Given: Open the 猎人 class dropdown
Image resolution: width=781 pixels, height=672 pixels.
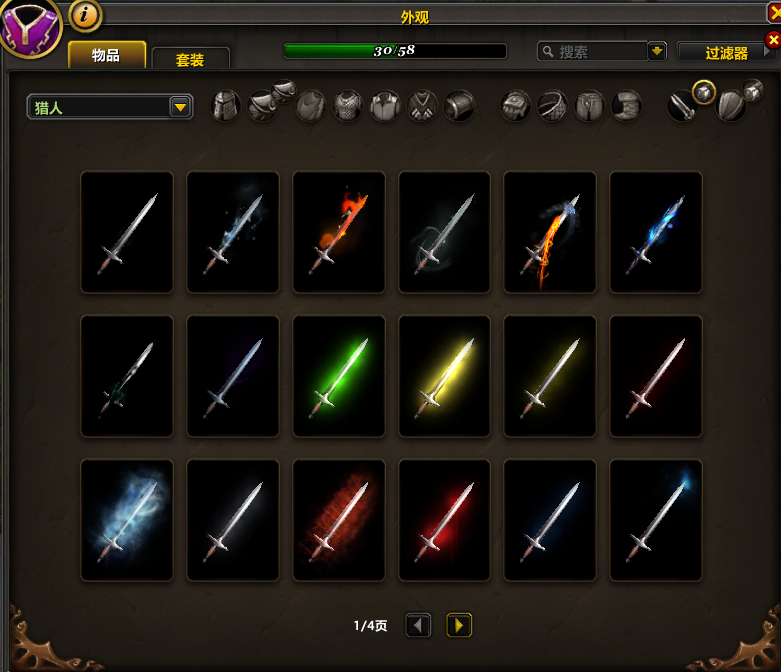Looking at the screenshot, I should (x=110, y=107).
